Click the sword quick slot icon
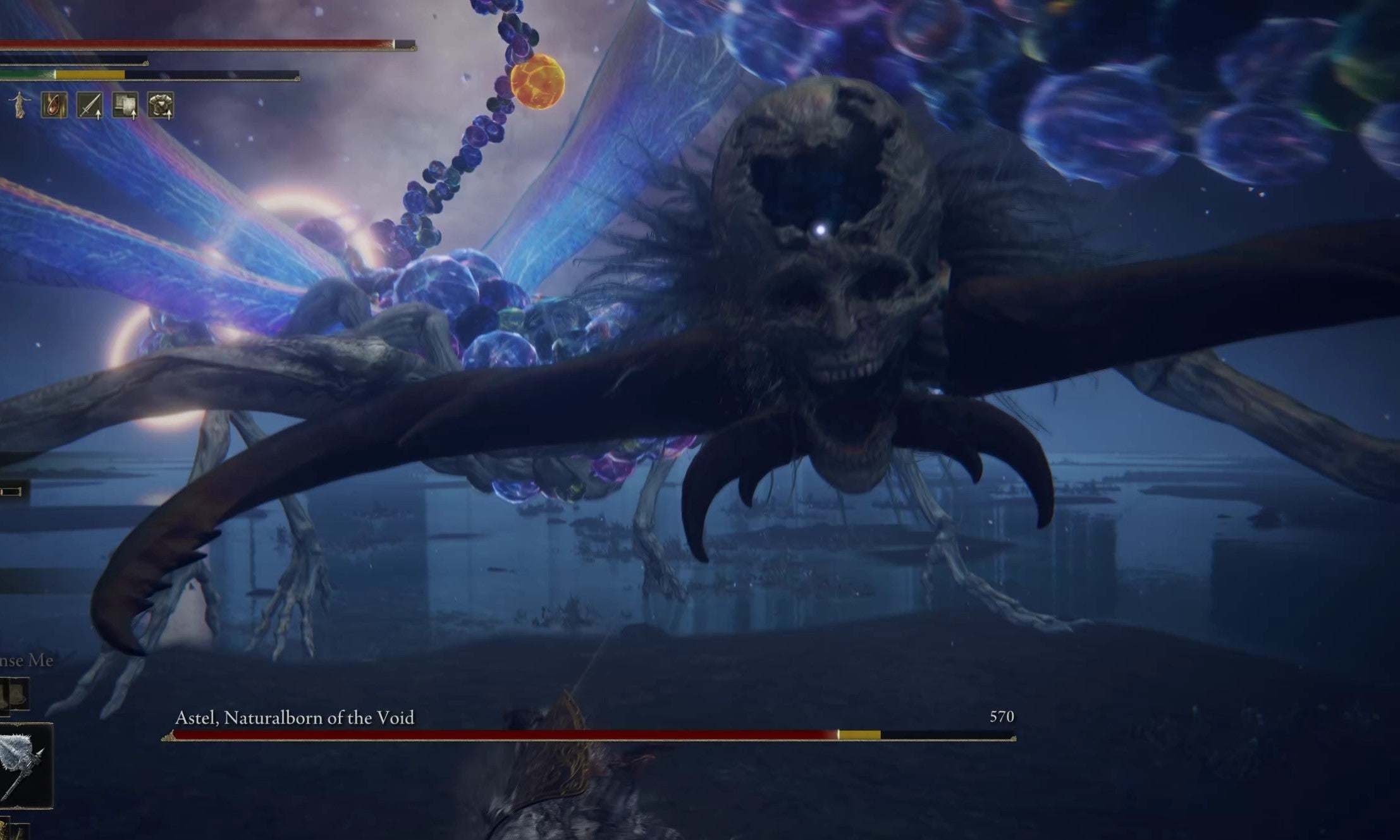Screen dimensions: 1400x840 click(x=90, y=106)
